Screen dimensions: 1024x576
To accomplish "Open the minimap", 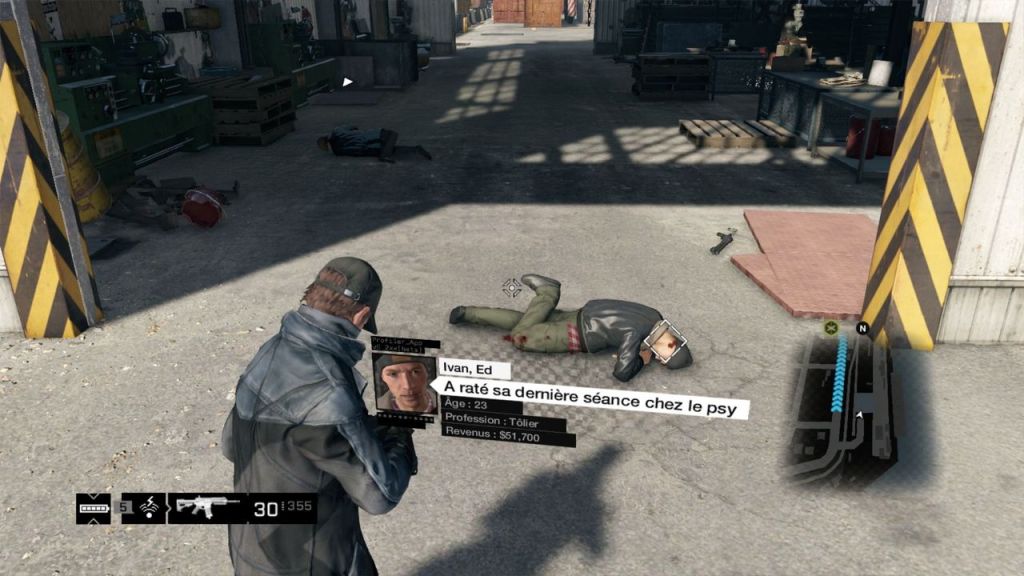I will (840, 407).
